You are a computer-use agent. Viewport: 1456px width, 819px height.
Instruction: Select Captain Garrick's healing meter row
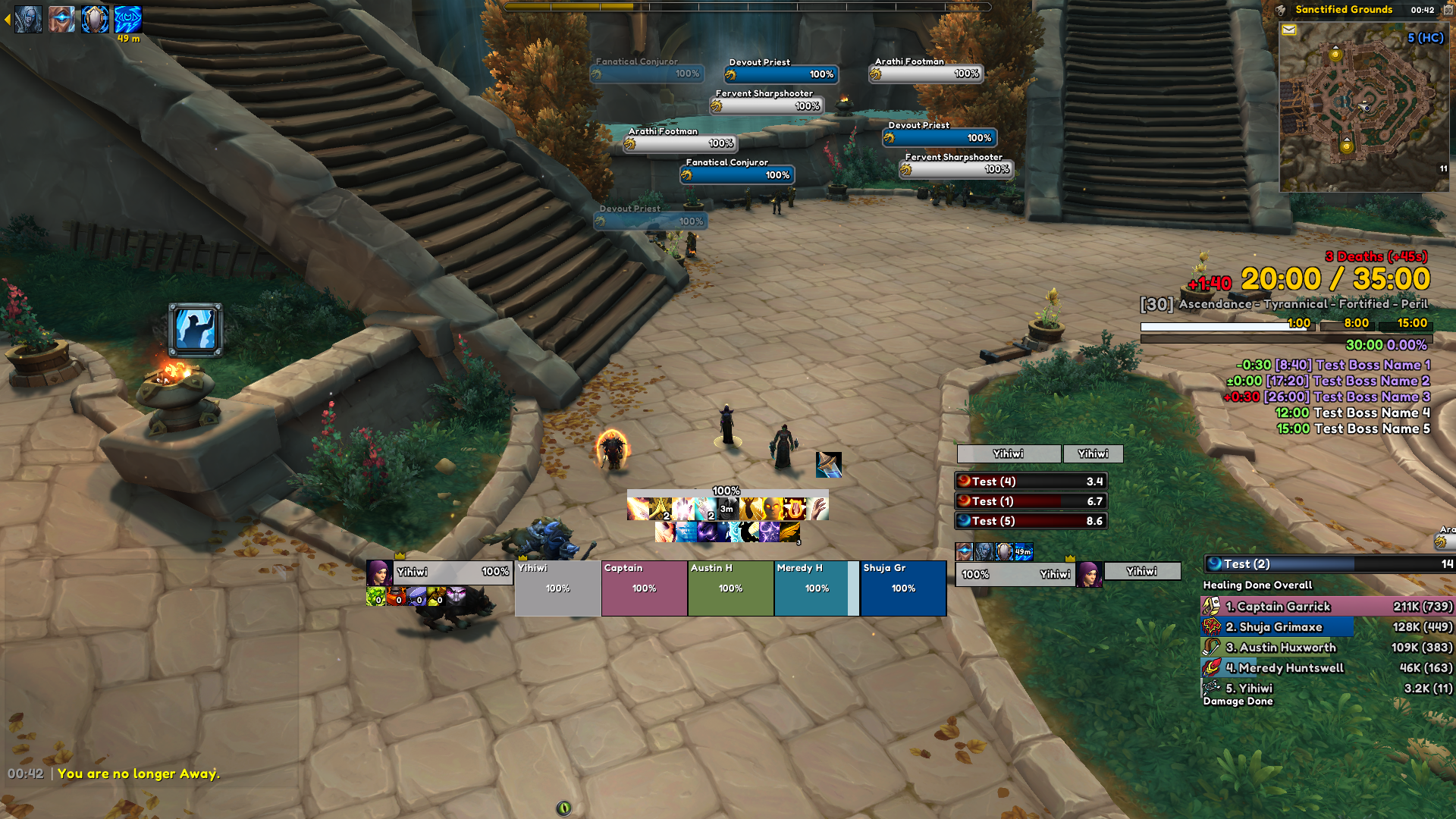1327,607
